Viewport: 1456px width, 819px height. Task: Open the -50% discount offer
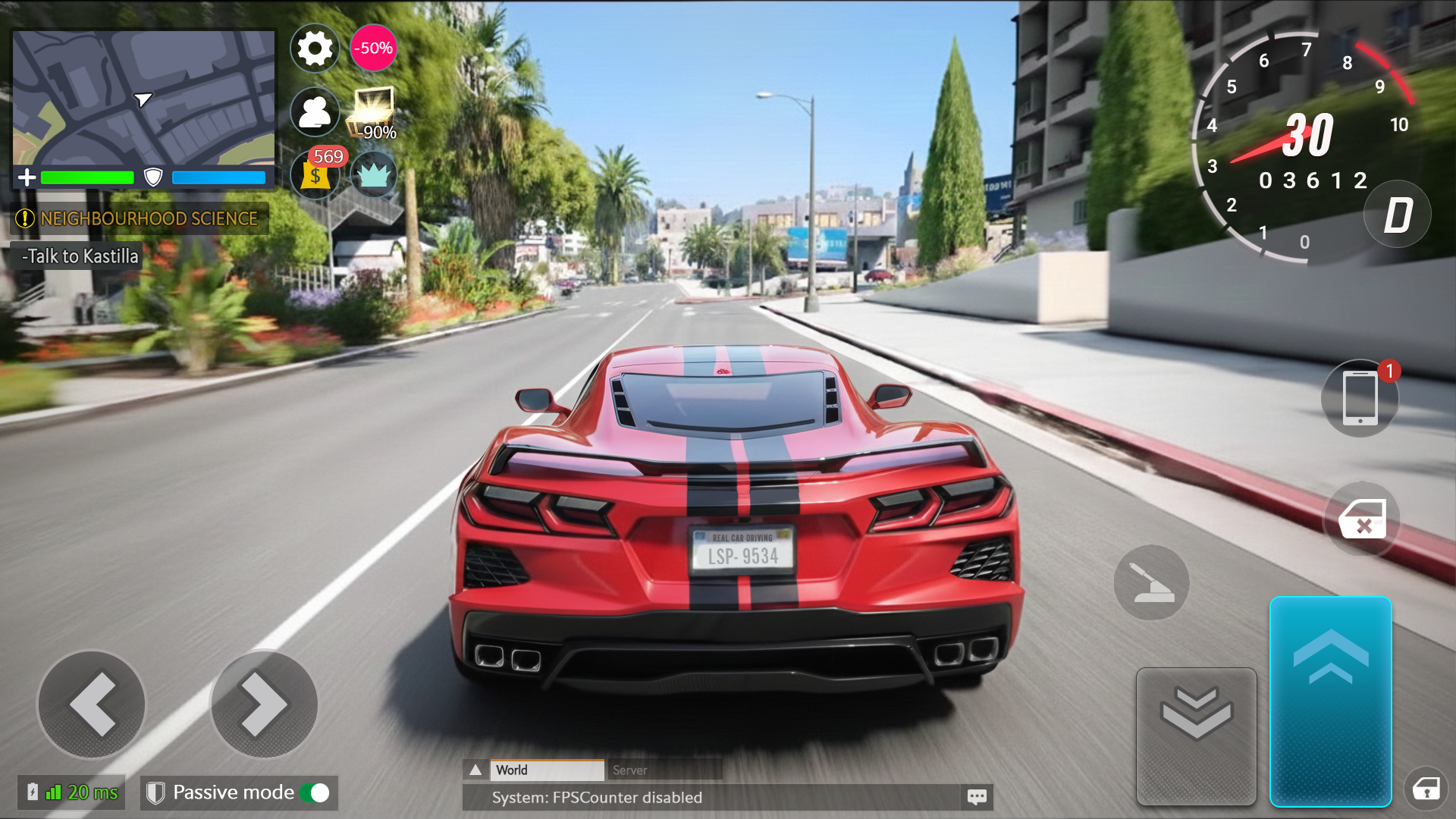(x=373, y=48)
